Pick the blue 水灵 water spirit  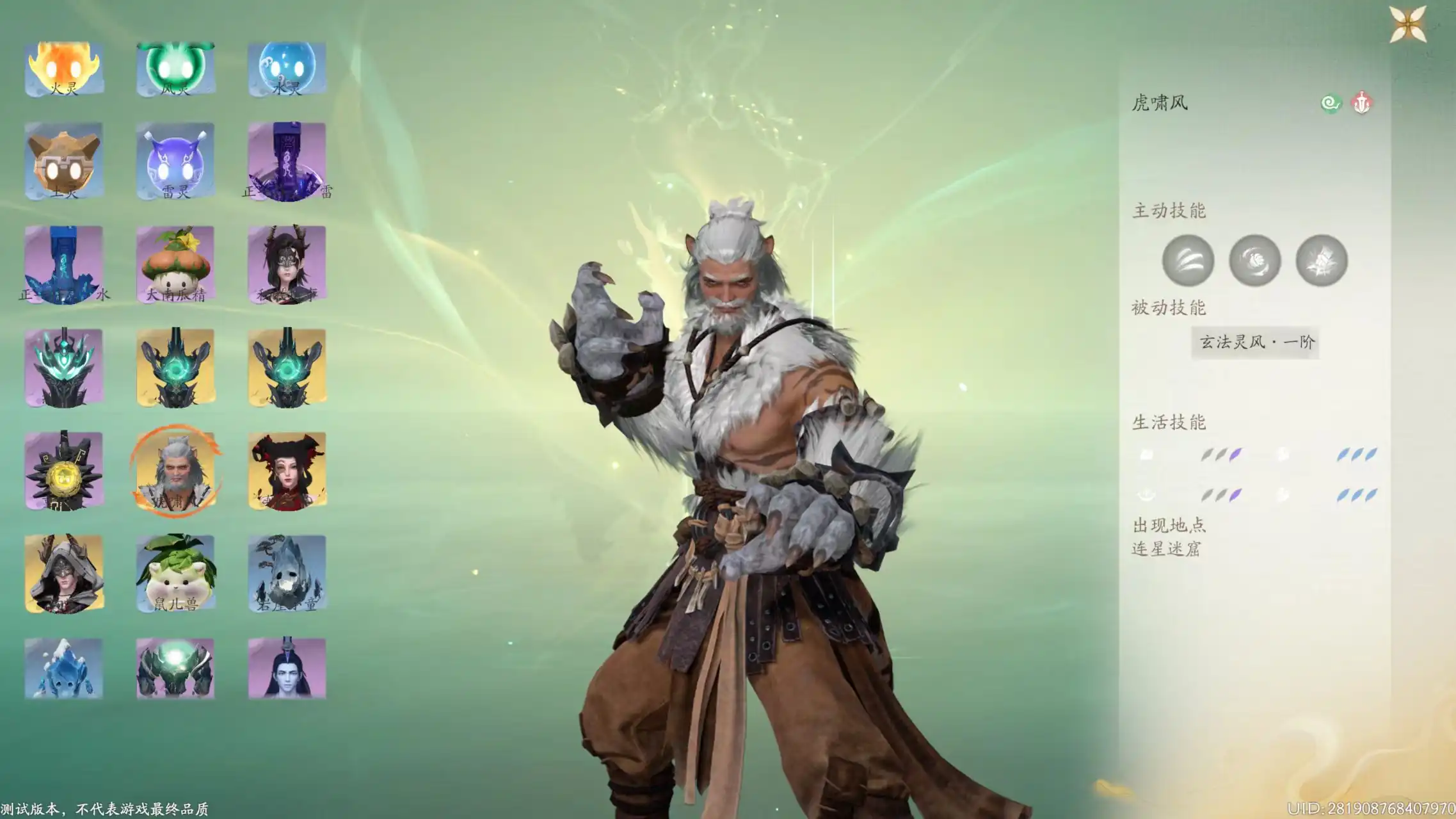[x=287, y=69]
